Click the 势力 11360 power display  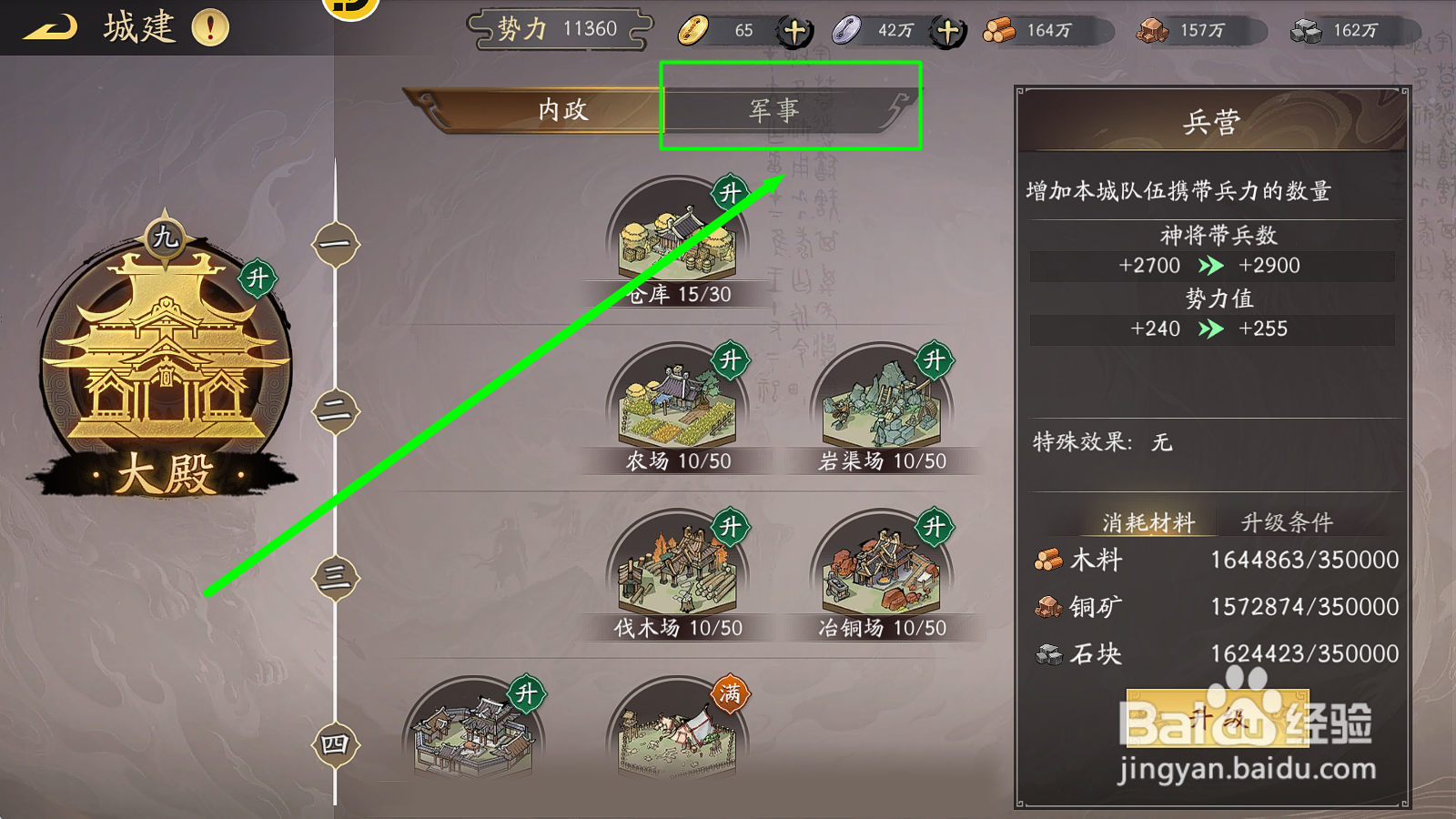[559, 28]
